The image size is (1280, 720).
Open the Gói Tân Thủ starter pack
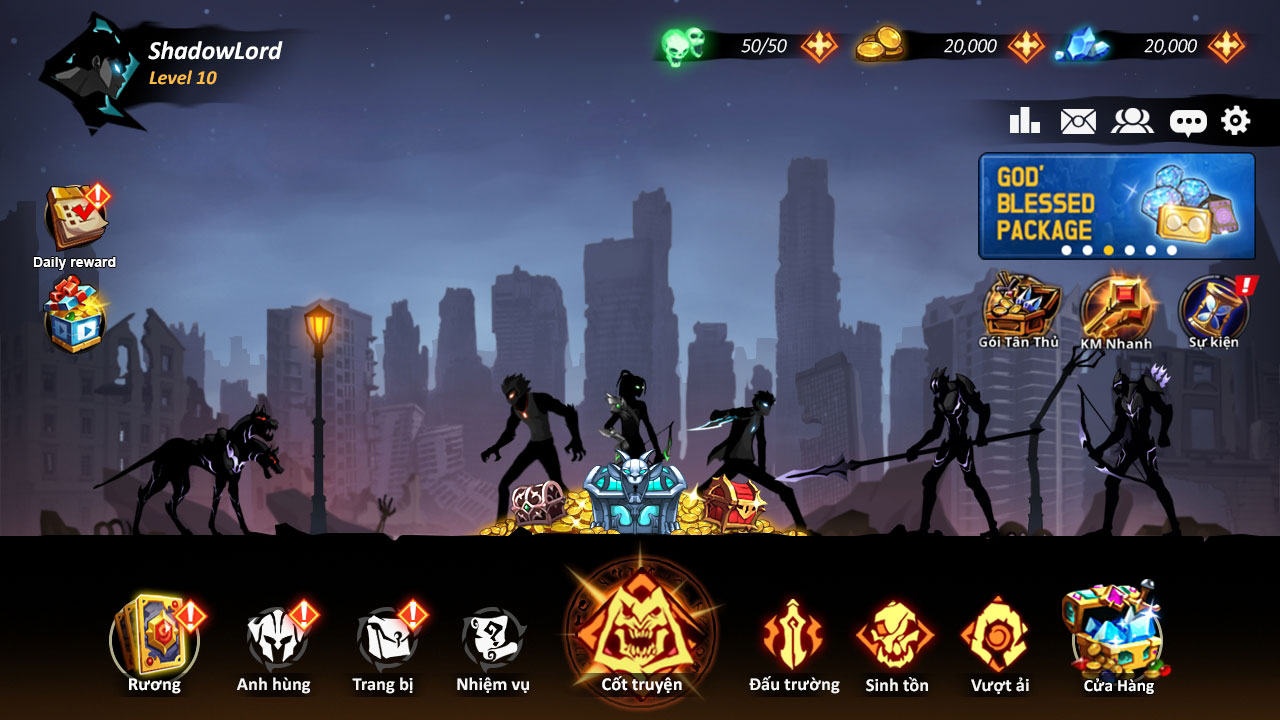point(1019,308)
